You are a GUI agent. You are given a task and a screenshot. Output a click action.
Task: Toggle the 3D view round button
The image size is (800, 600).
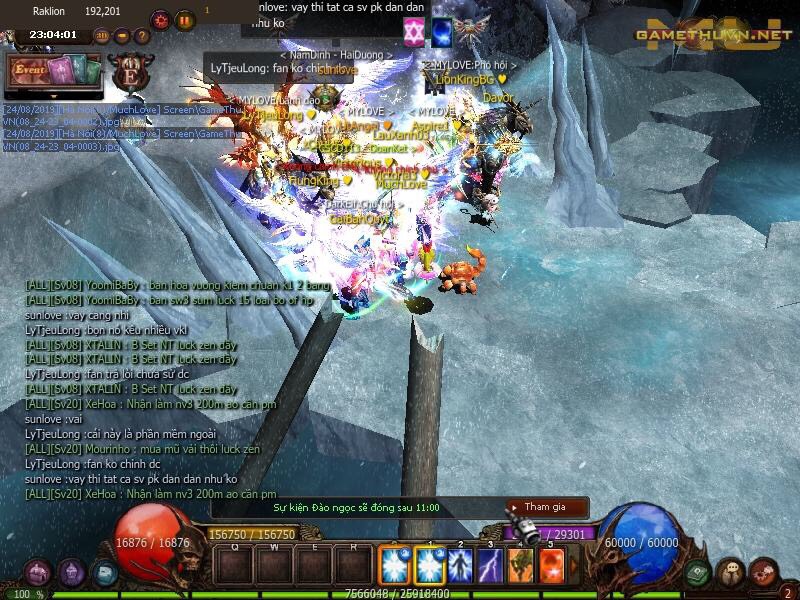pyautogui.click(x=102, y=36)
